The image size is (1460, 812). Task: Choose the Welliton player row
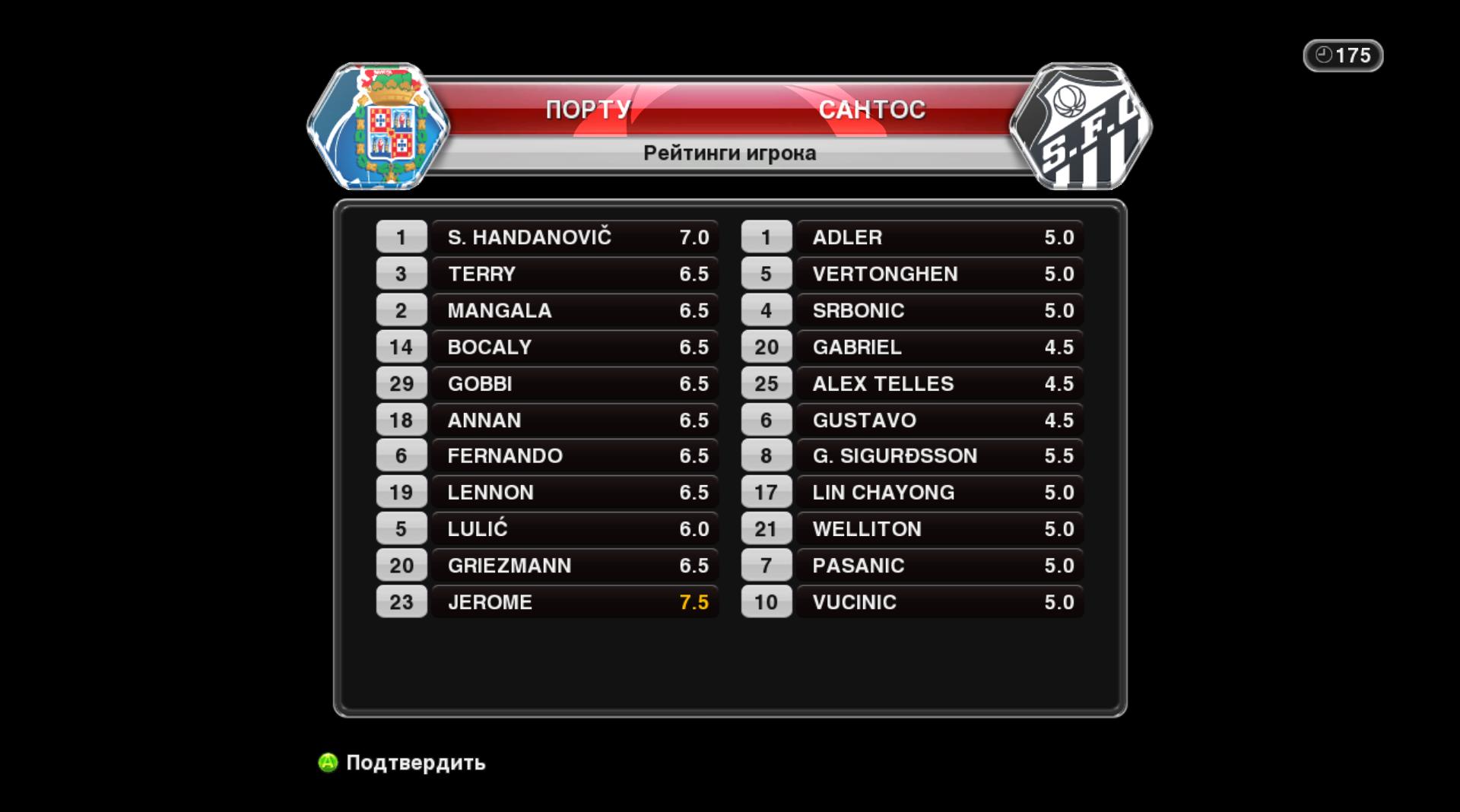[940, 528]
